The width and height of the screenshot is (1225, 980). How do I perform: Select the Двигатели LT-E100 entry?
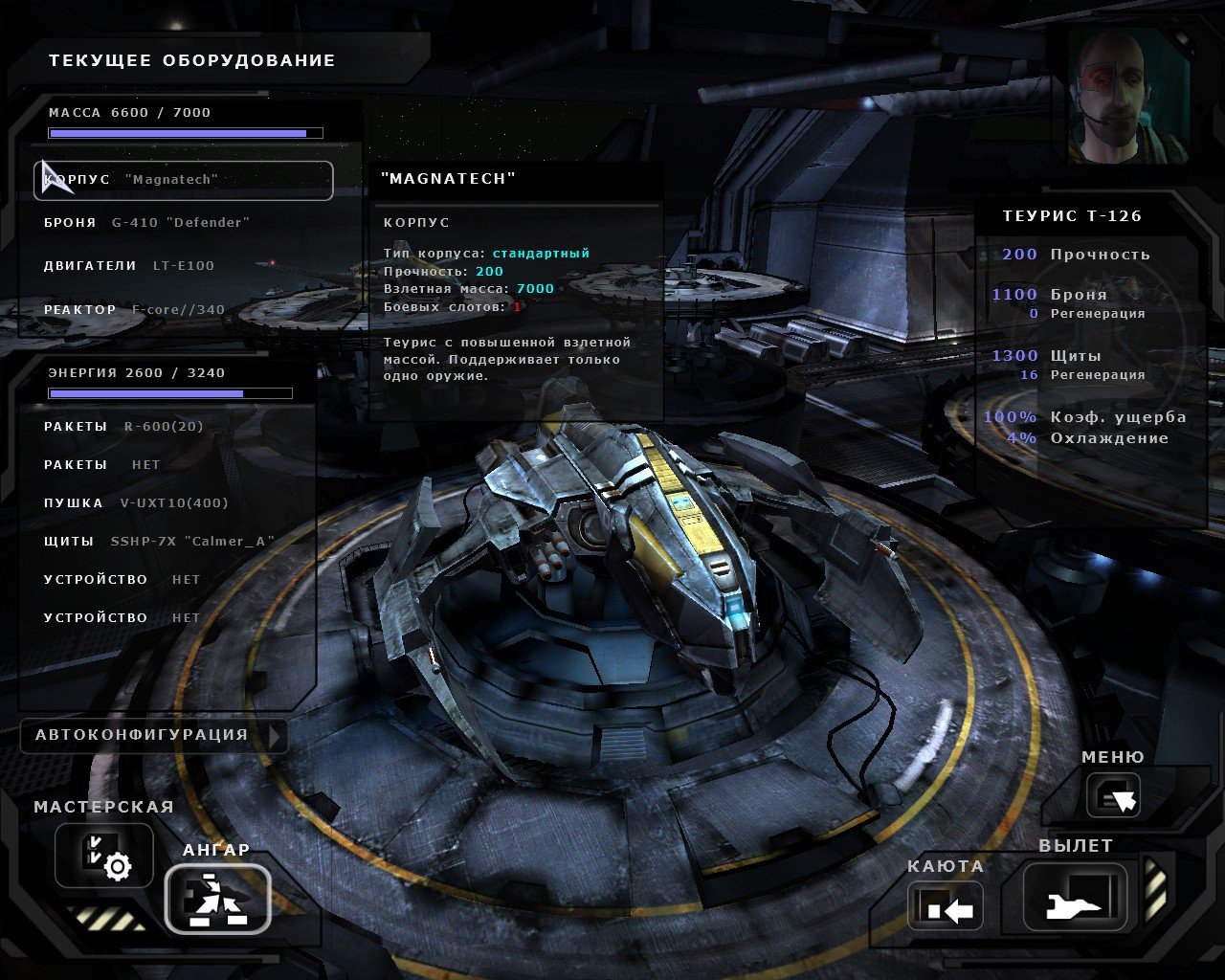tap(129, 266)
